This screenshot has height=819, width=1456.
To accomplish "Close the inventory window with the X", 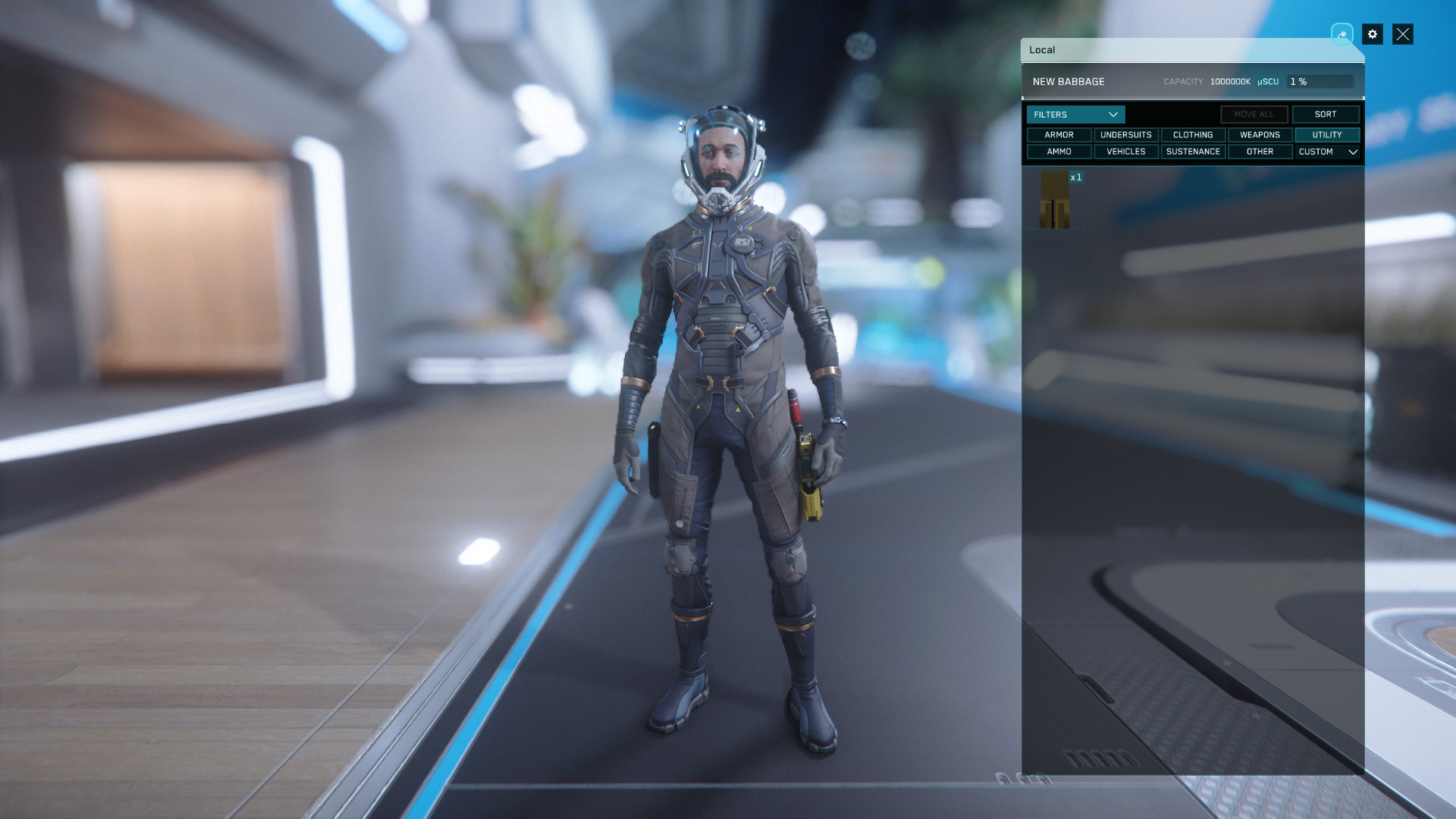I will click(x=1404, y=34).
